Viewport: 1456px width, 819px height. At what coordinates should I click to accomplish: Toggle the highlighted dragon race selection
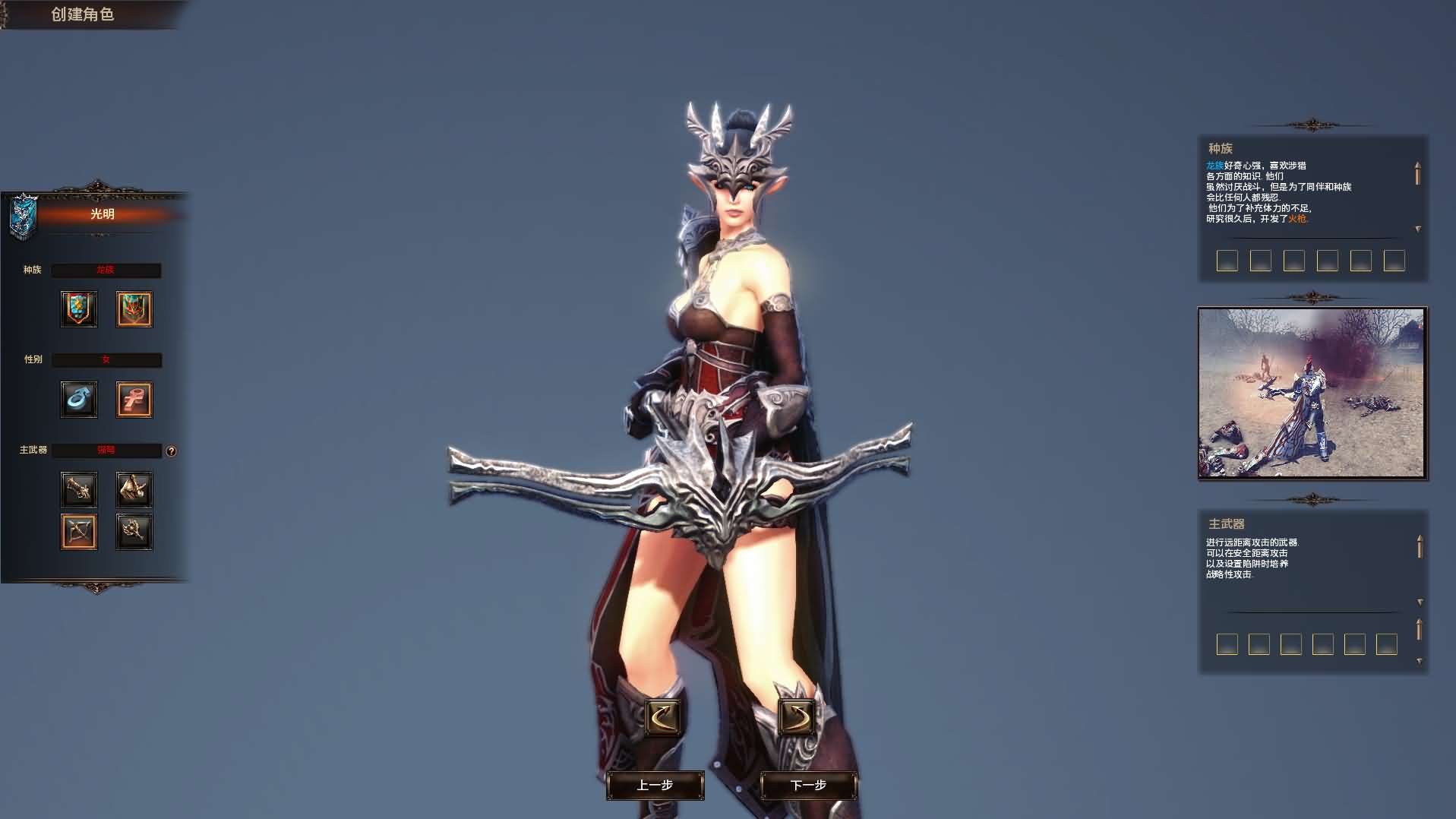134,309
